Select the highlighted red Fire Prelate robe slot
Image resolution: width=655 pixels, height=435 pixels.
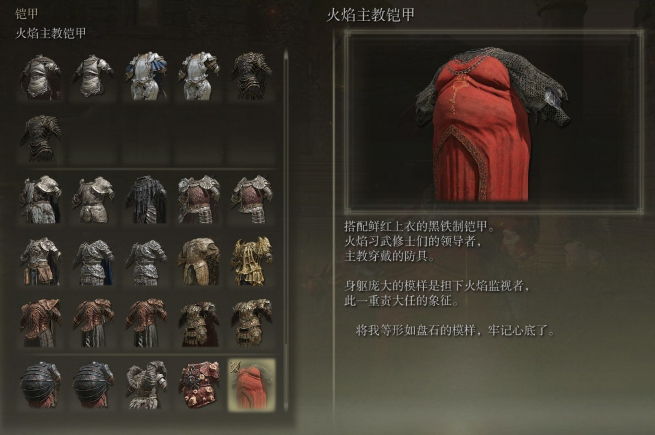coord(251,384)
